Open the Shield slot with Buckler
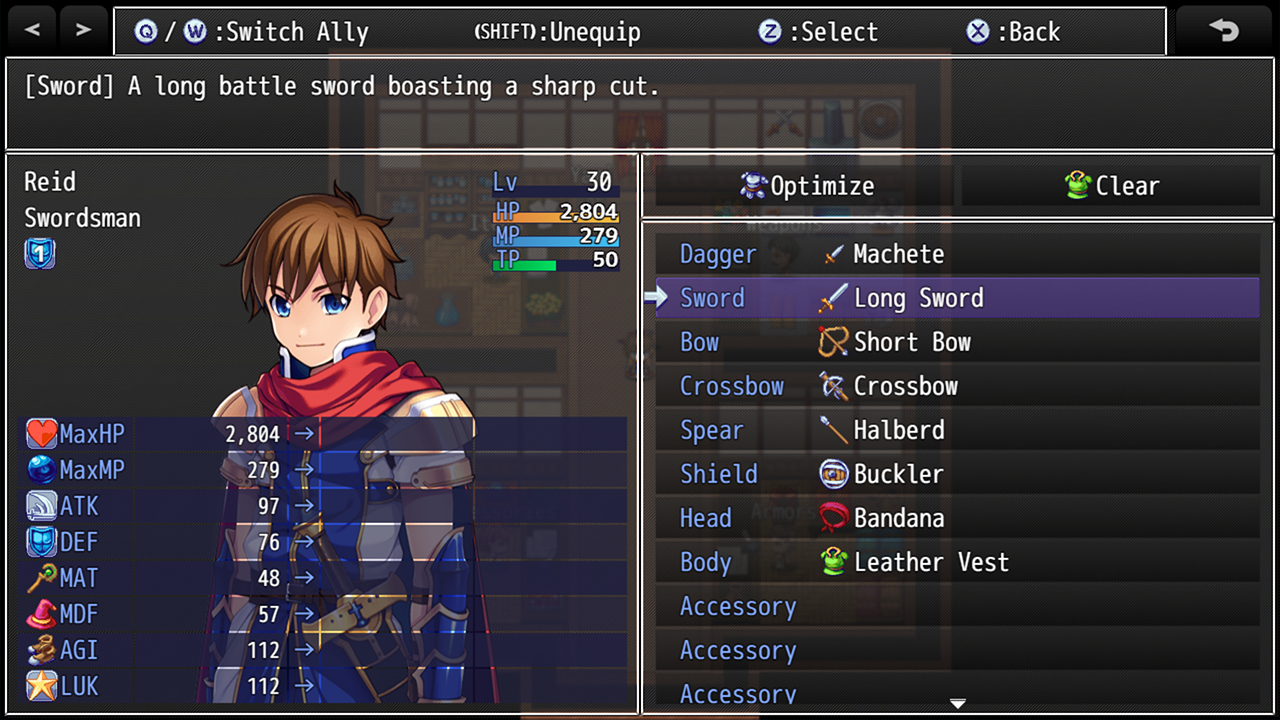The width and height of the screenshot is (1280, 720). coord(957,474)
